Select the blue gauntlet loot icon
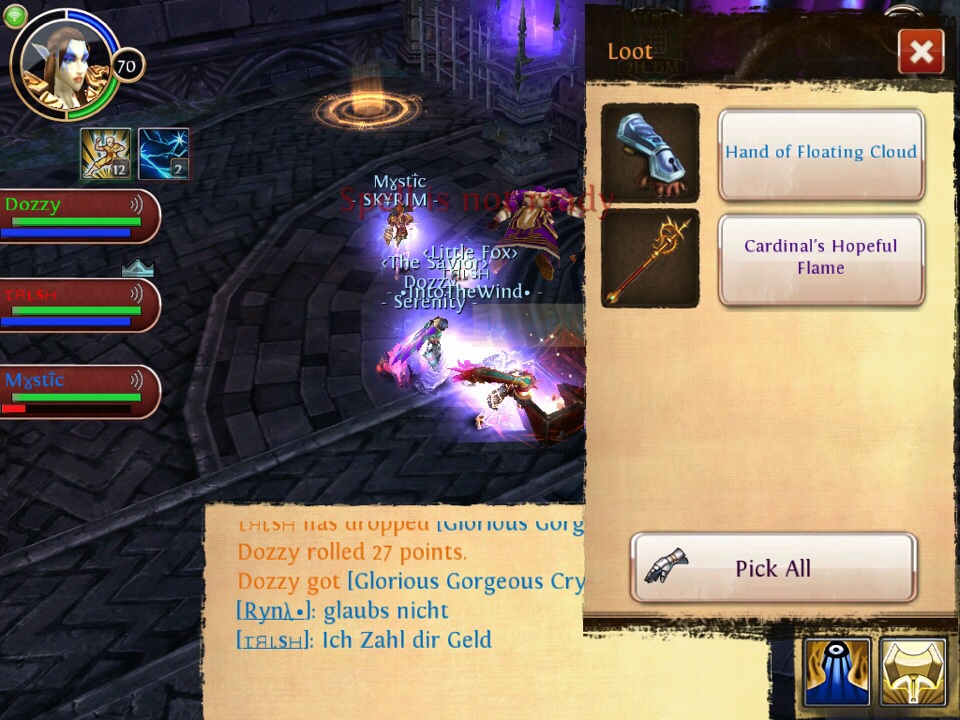 click(650, 153)
